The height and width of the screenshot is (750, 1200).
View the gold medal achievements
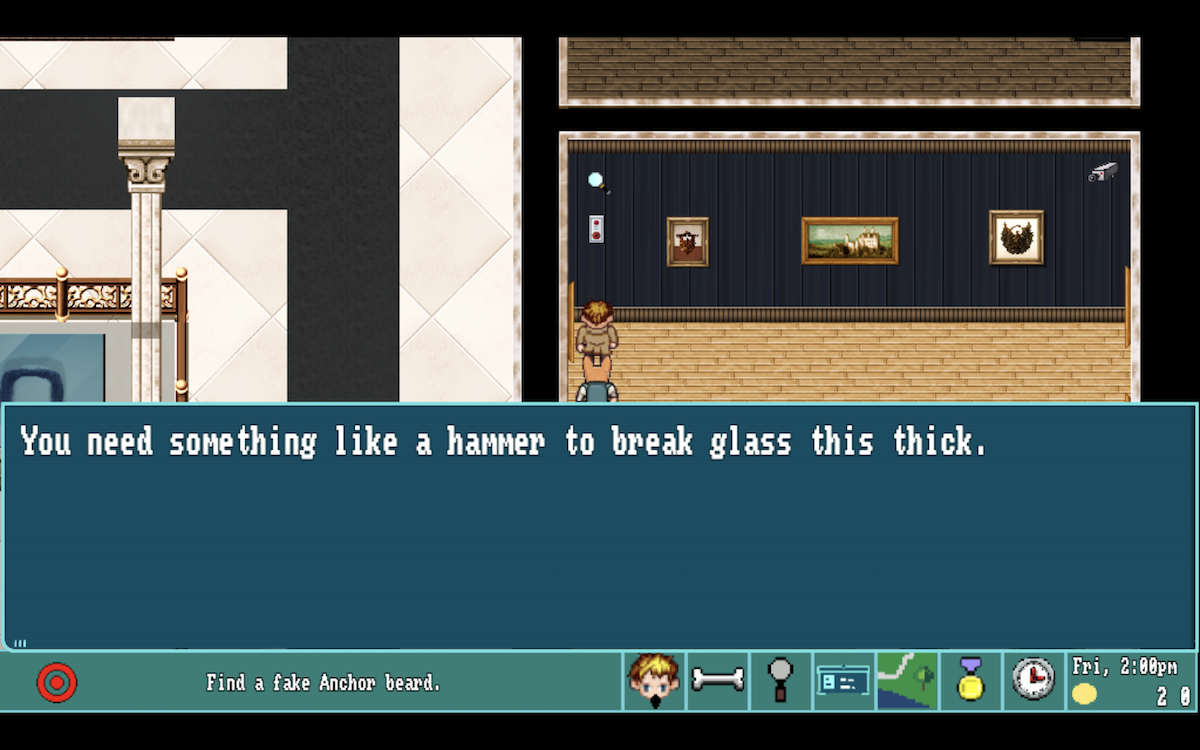click(970, 681)
